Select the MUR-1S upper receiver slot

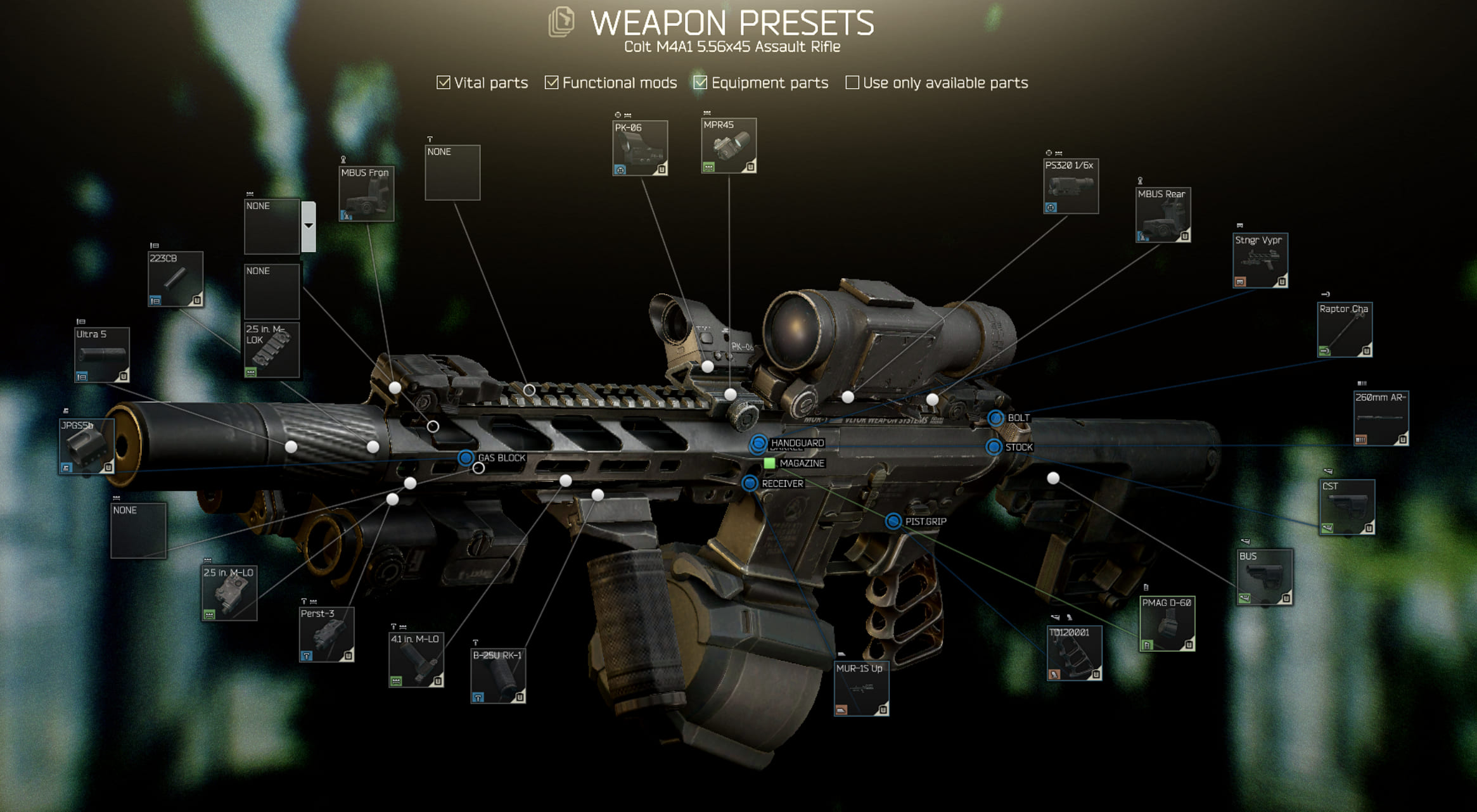tap(861, 688)
